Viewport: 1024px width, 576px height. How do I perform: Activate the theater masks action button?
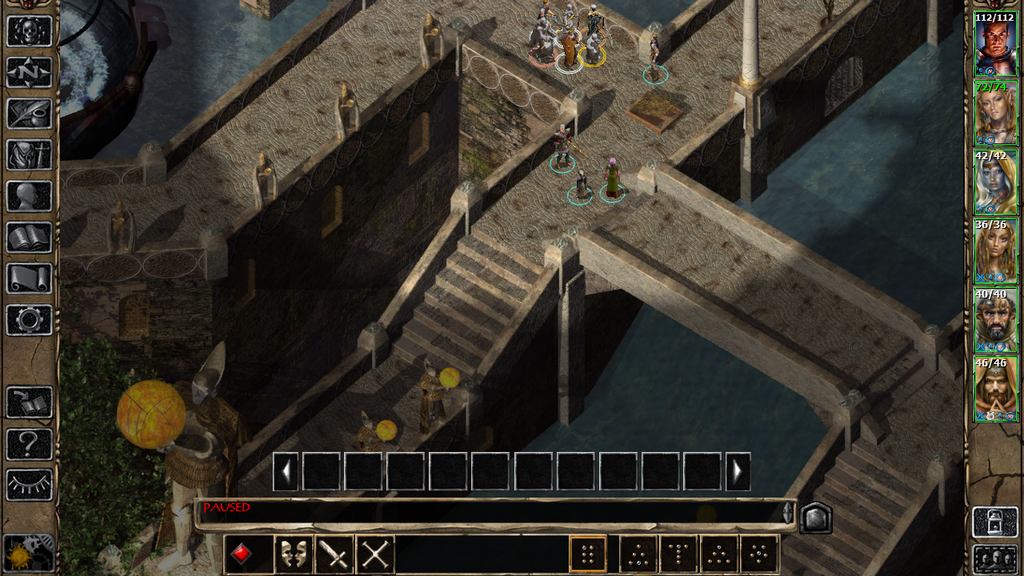[x=291, y=554]
